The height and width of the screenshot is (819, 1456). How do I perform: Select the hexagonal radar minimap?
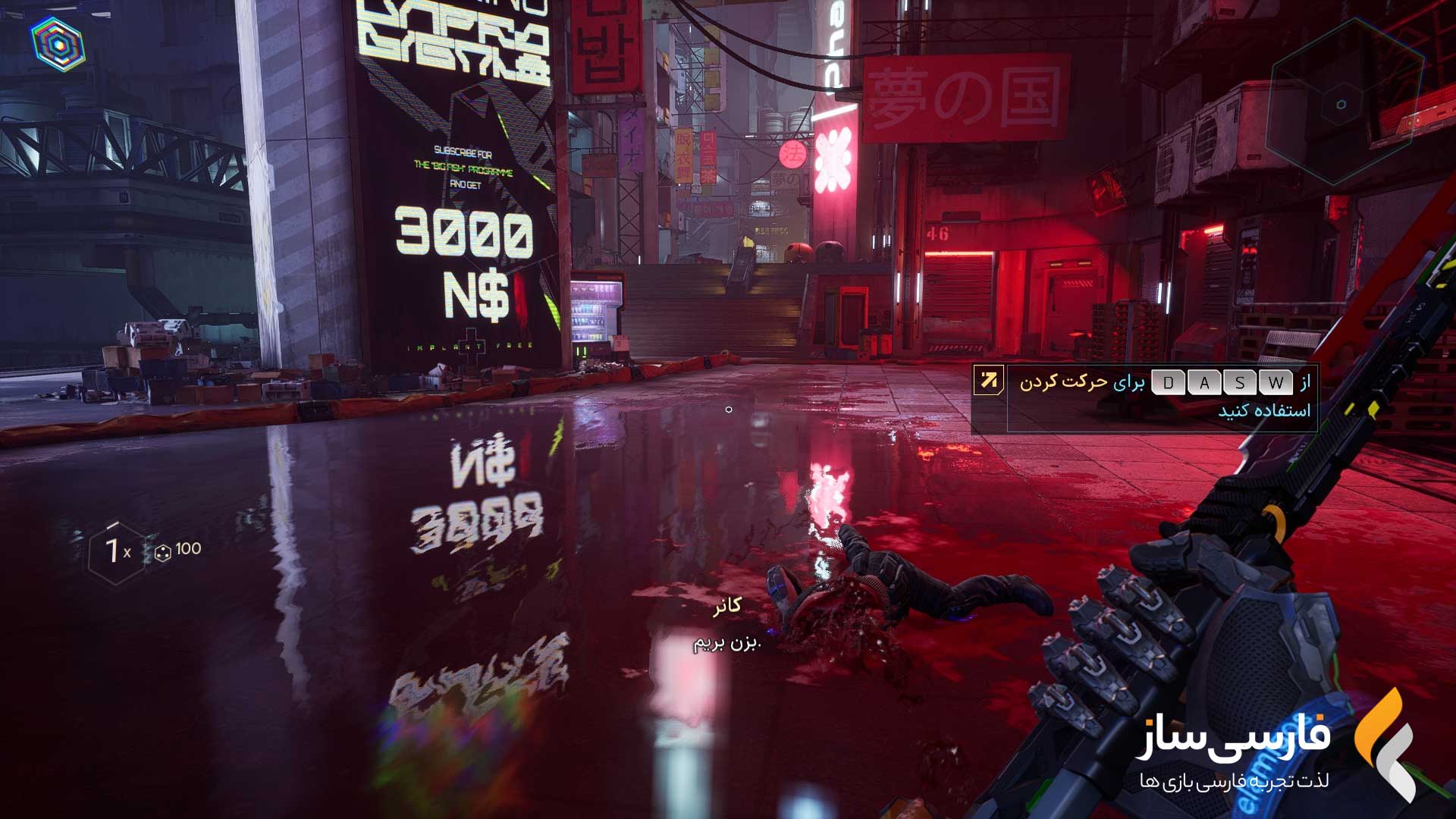click(x=1341, y=105)
